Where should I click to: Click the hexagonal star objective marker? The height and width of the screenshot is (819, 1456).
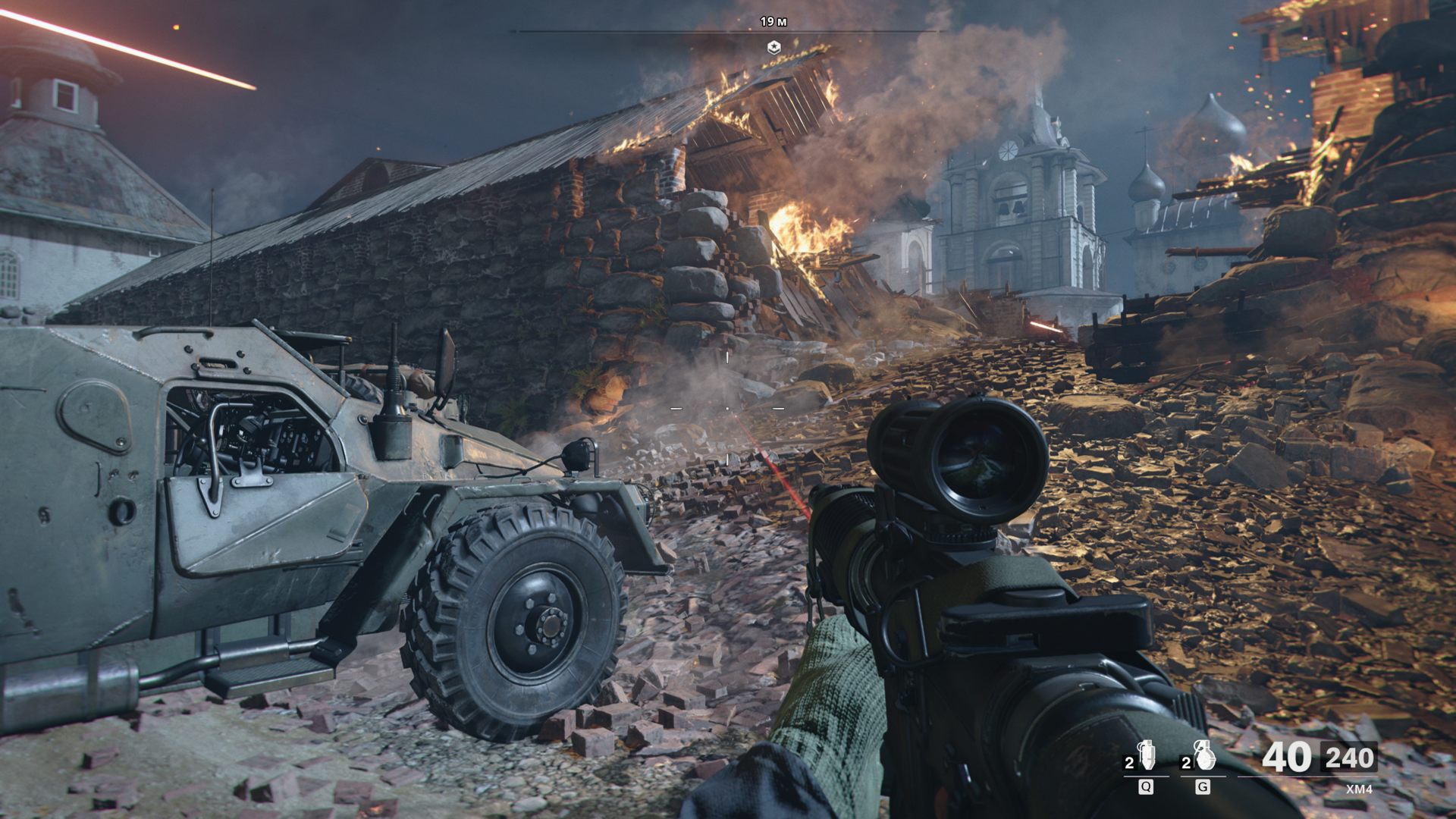coord(773,48)
